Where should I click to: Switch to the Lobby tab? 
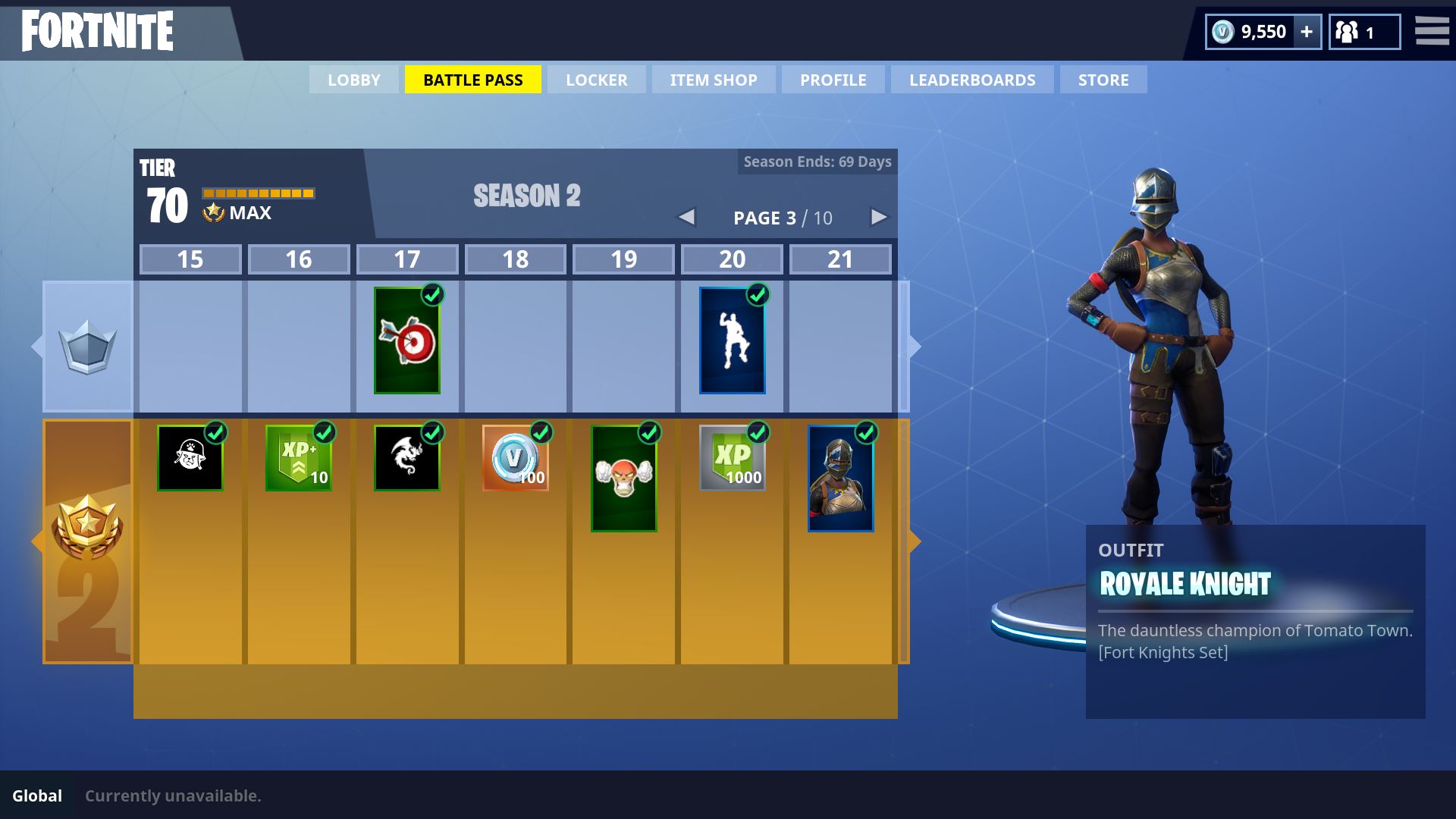tap(353, 80)
